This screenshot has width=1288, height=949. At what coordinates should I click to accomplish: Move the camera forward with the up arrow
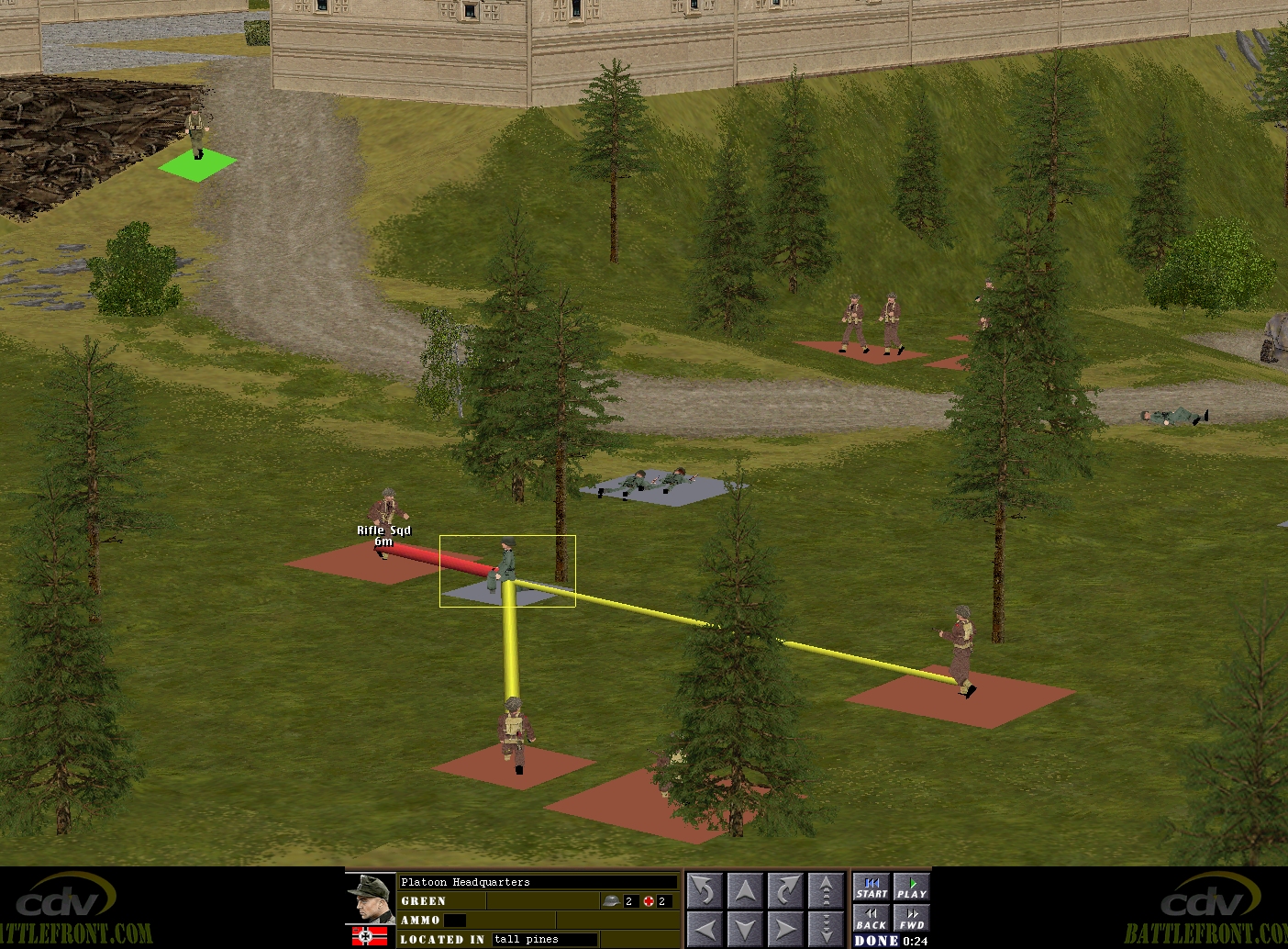pos(745,890)
